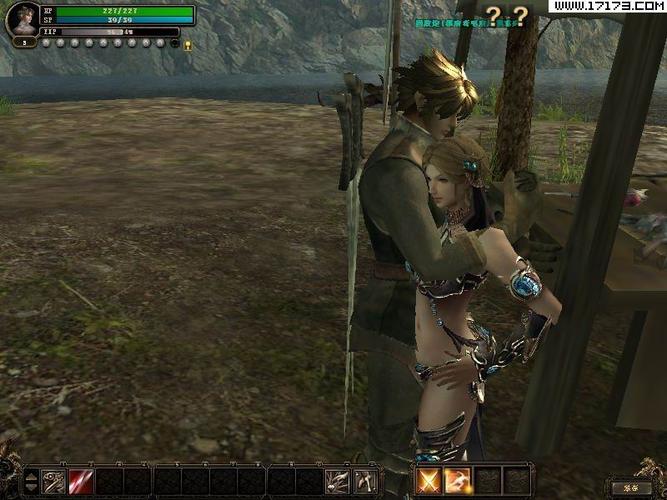
Task: Activate the red slash skill slot
Action: 81,480
